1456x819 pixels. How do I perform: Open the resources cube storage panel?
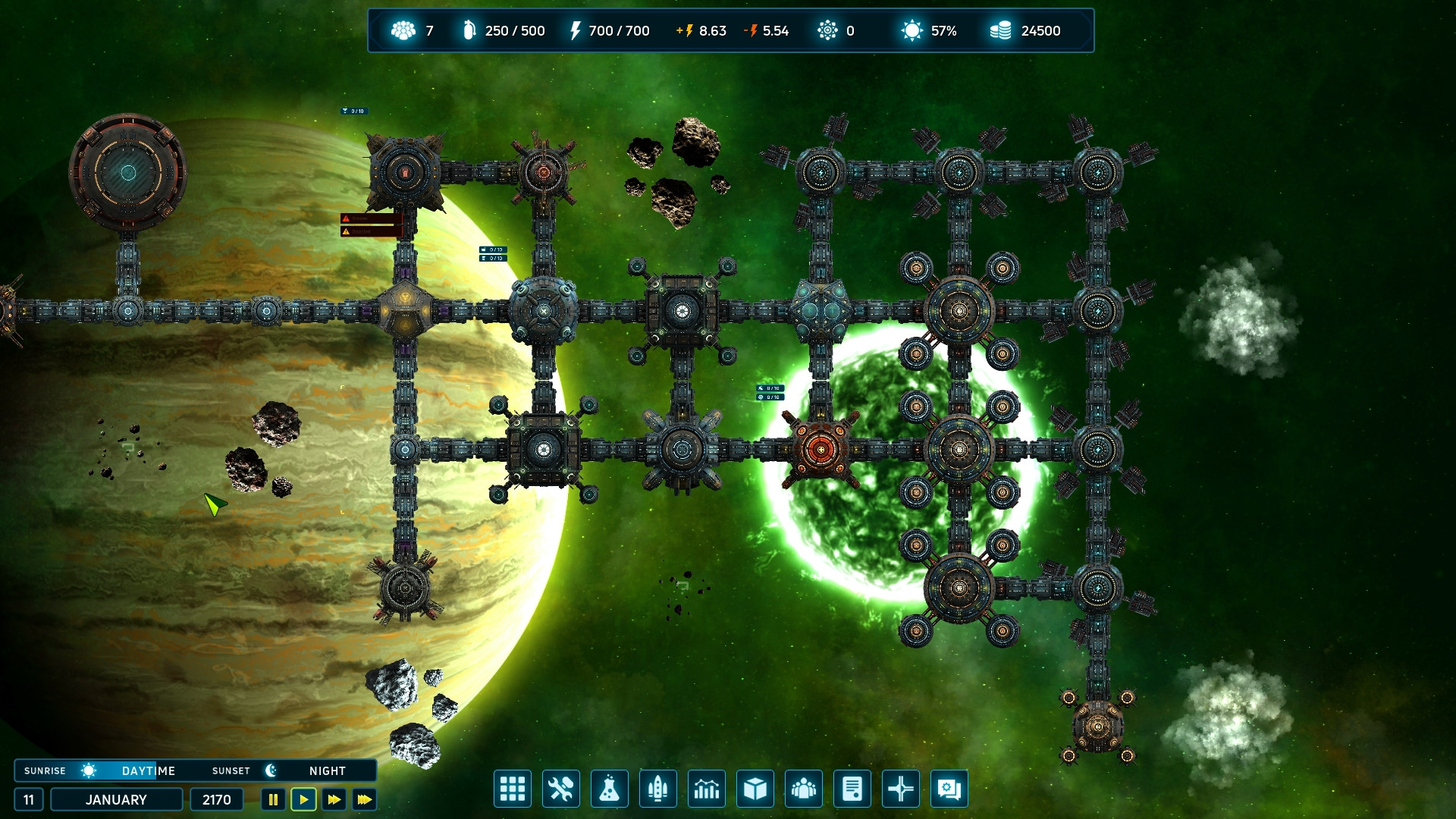pos(755,789)
